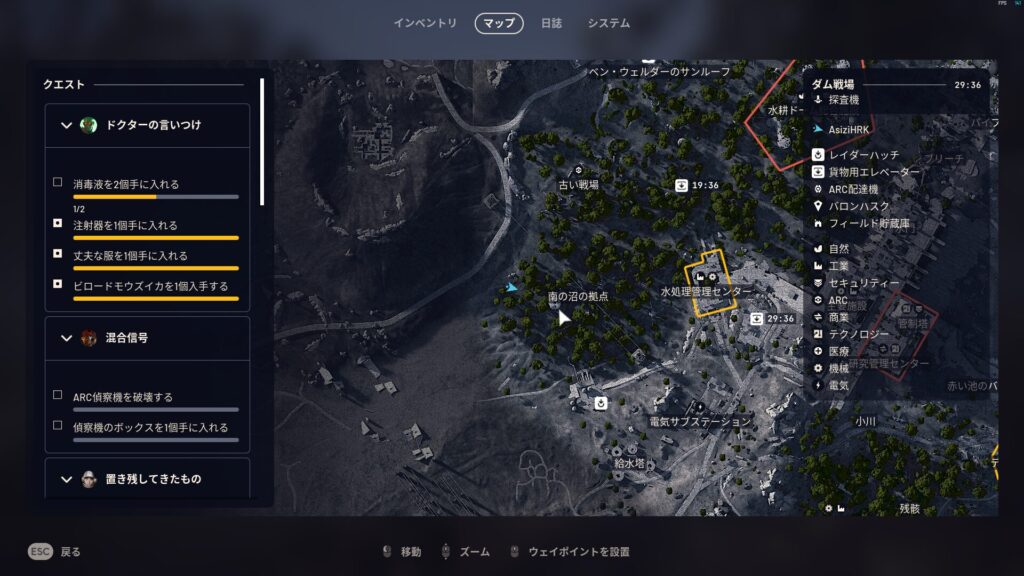The width and height of the screenshot is (1024, 576).
Task: Select the マップ tab
Action: pos(499,23)
